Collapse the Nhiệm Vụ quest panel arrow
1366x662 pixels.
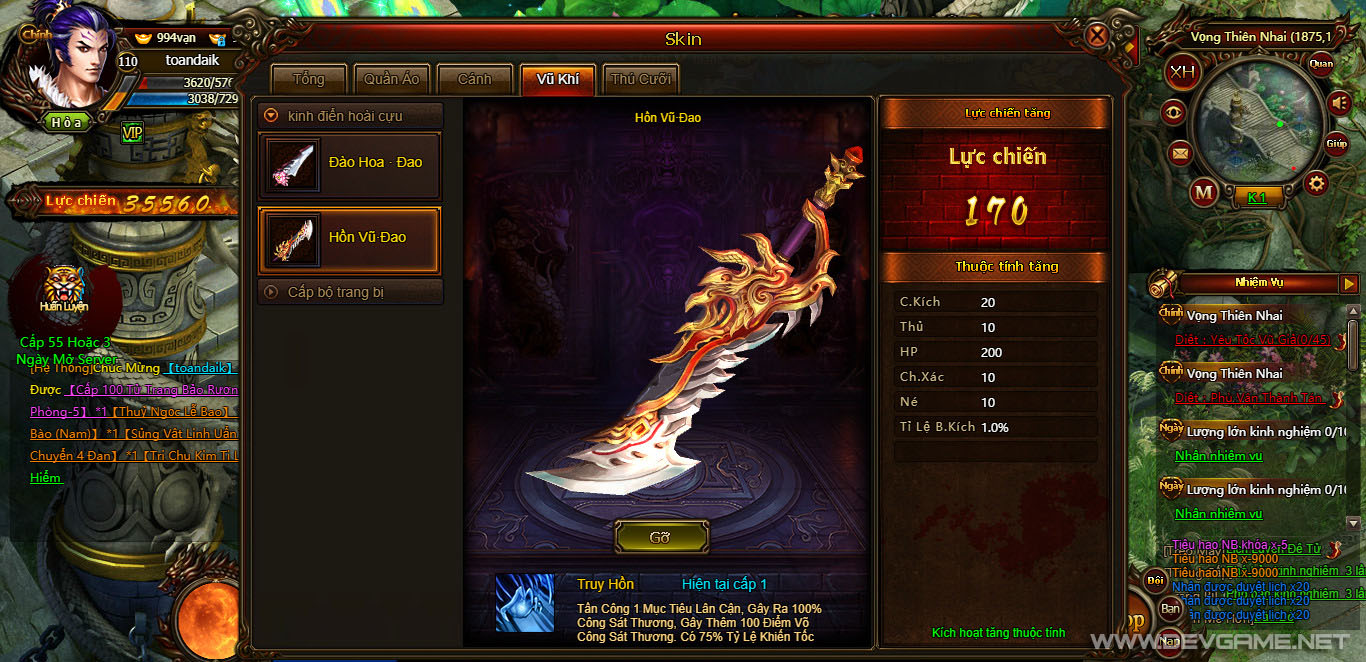click(1350, 285)
